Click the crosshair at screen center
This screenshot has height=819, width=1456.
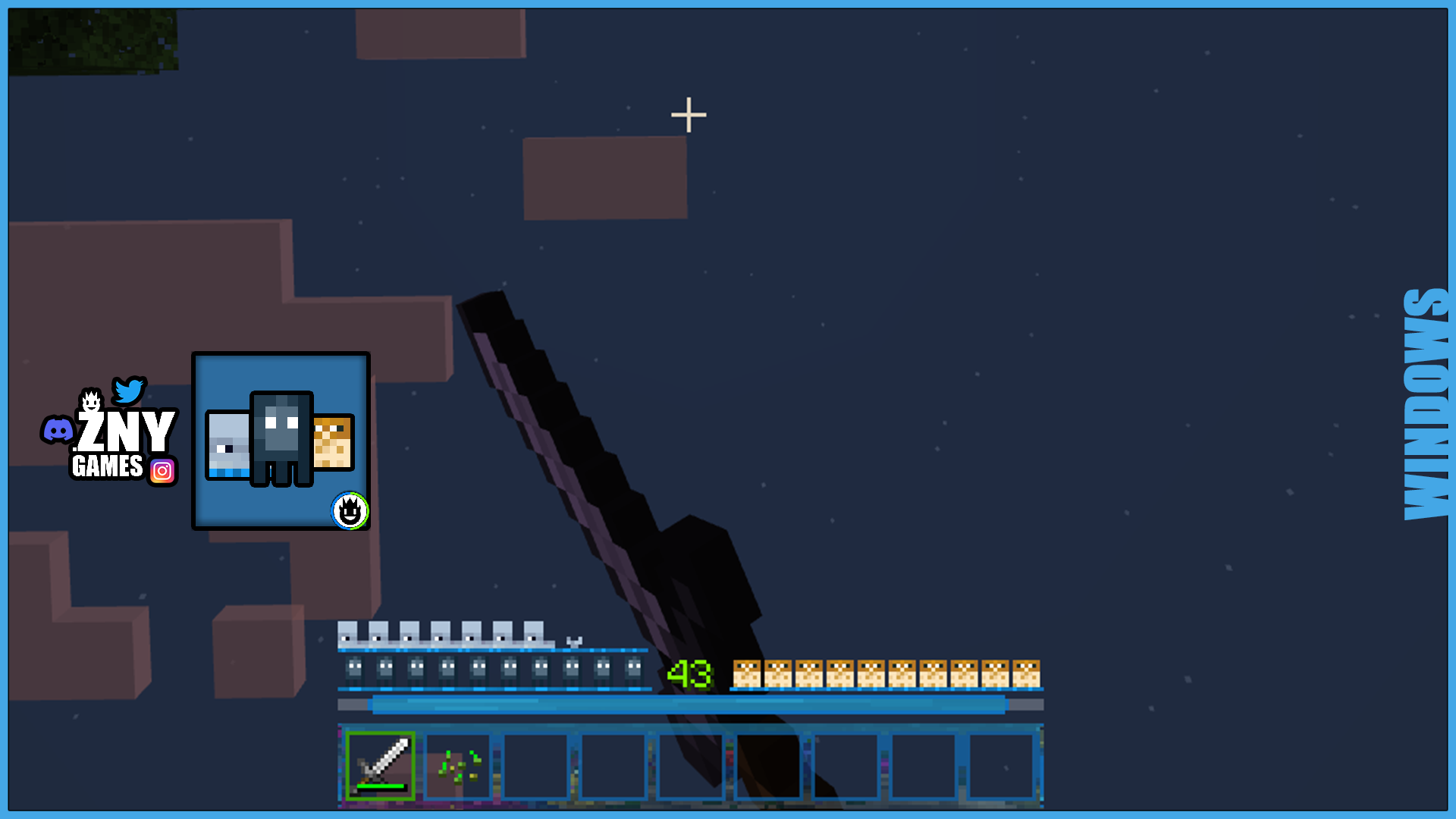pyautogui.click(x=687, y=114)
